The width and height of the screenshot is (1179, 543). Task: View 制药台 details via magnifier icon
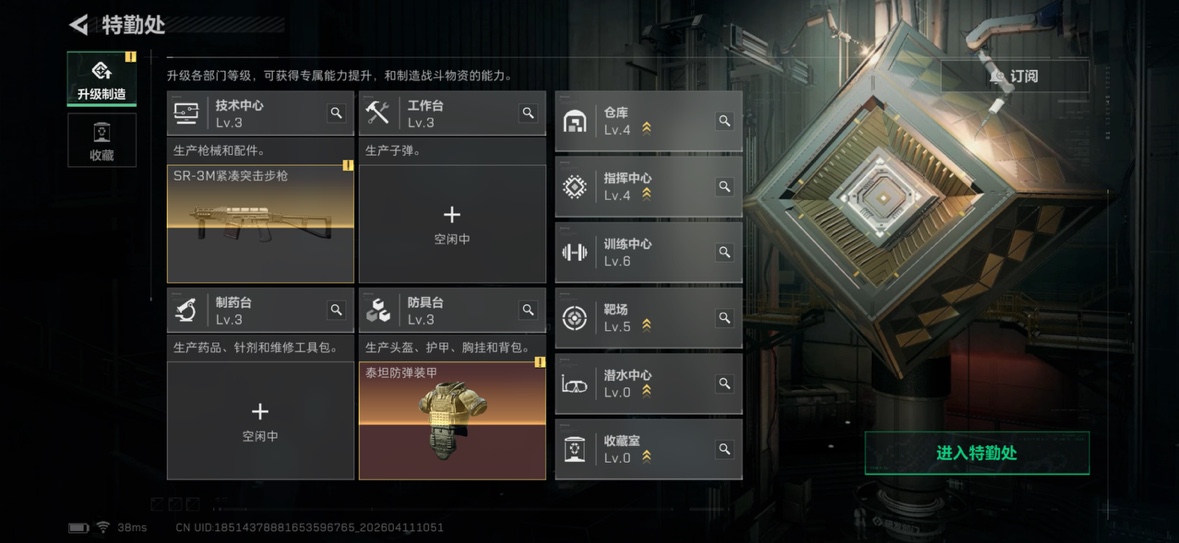click(x=336, y=311)
